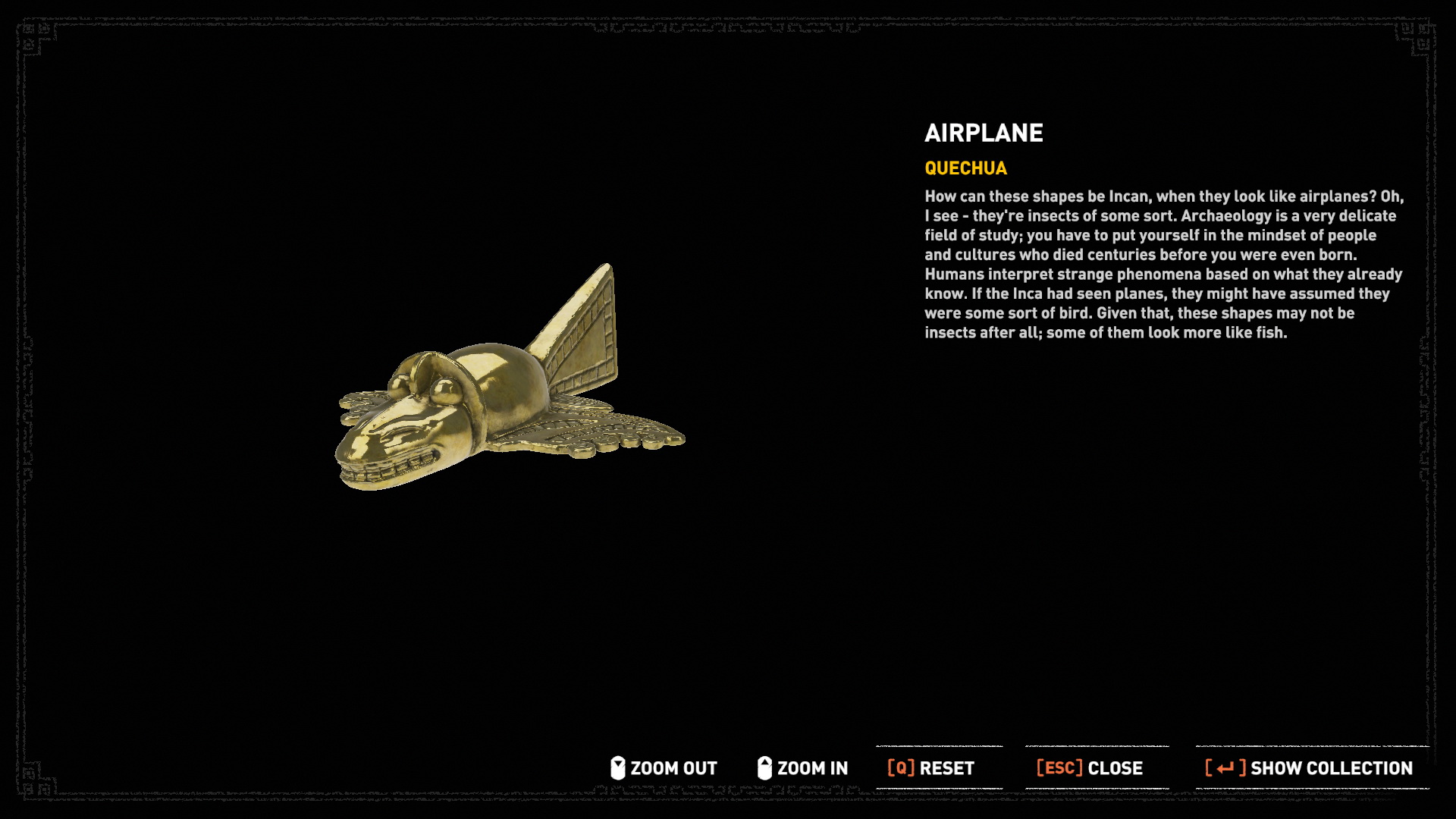
Task: Zoom in on the golden artifact
Action: [803, 768]
